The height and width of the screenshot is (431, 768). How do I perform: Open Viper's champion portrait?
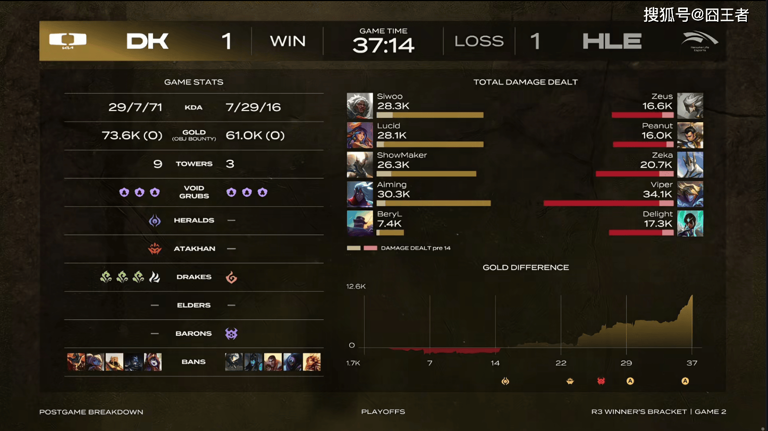pos(690,193)
